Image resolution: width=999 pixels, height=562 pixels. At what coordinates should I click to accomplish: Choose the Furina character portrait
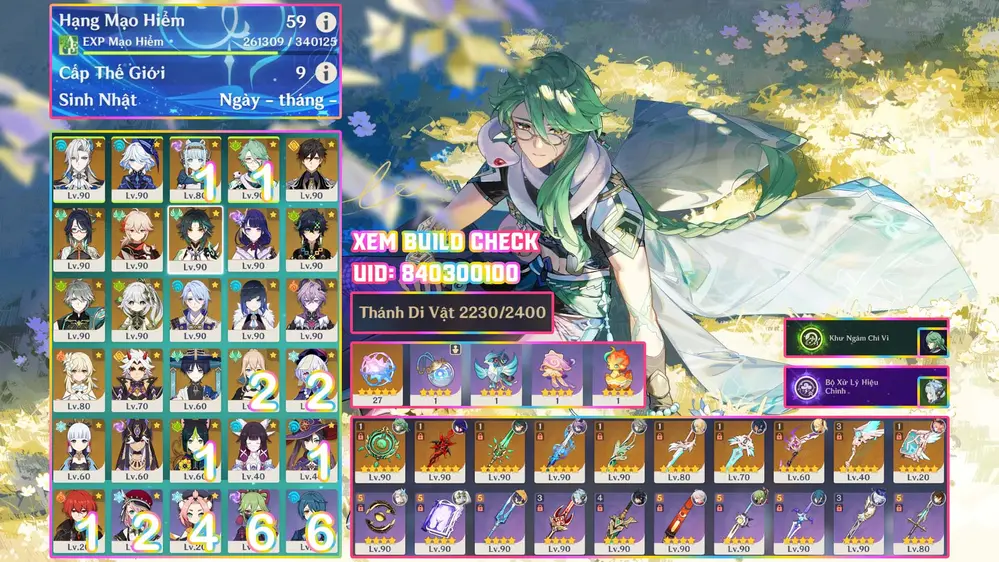[x=136, y=164]
